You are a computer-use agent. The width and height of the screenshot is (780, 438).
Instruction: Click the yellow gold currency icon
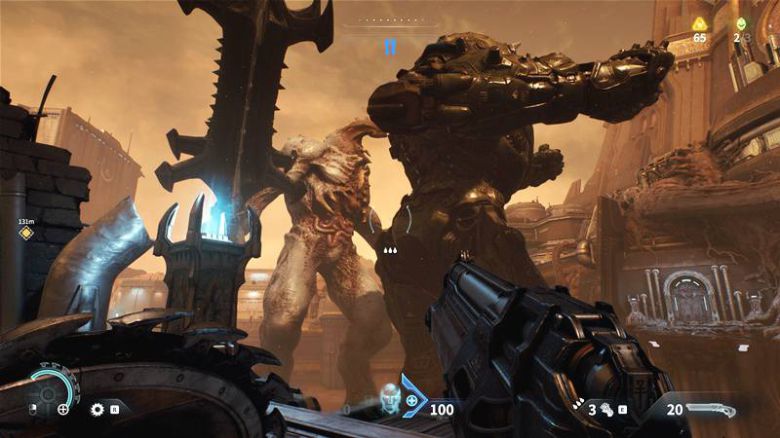coord(699,23)
